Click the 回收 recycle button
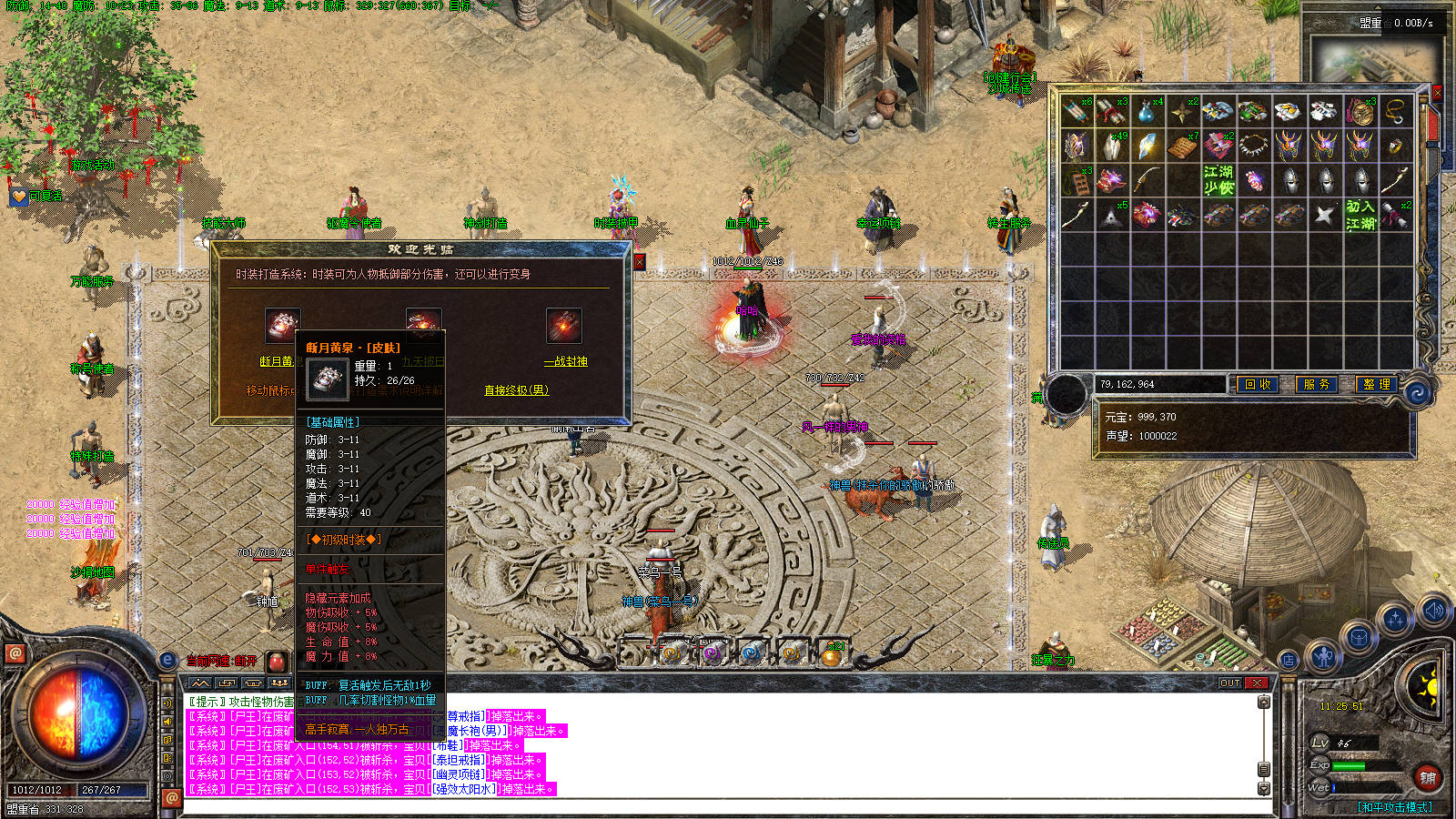Viewport: 1456px width, 819px height. coord(1258,385)
